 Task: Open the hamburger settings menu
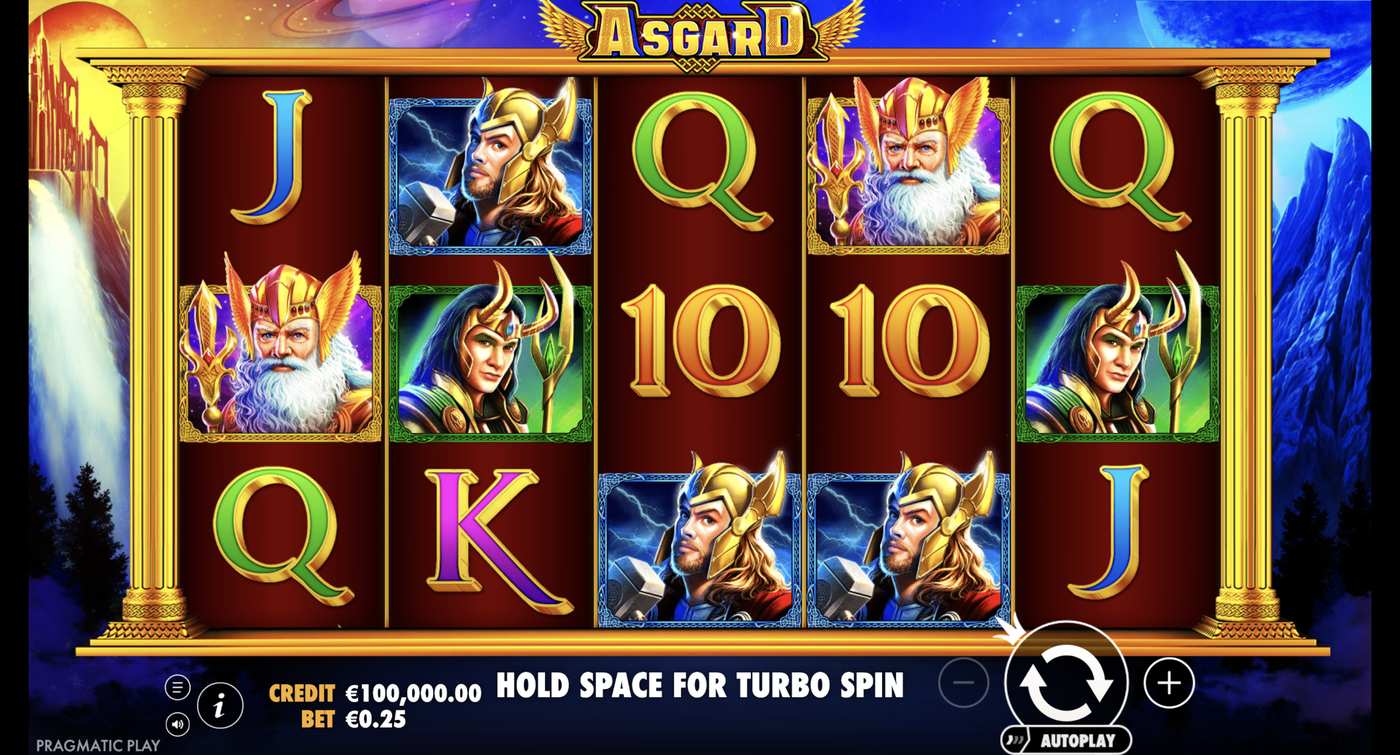(x=180, y=687)
